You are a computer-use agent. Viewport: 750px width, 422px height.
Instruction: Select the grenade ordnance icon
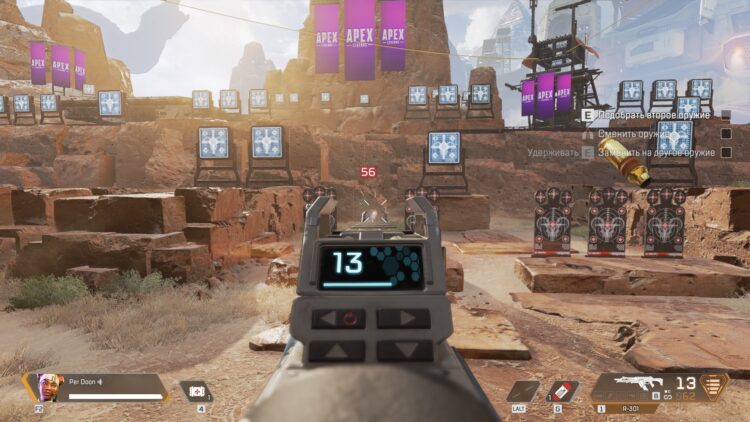561,391
